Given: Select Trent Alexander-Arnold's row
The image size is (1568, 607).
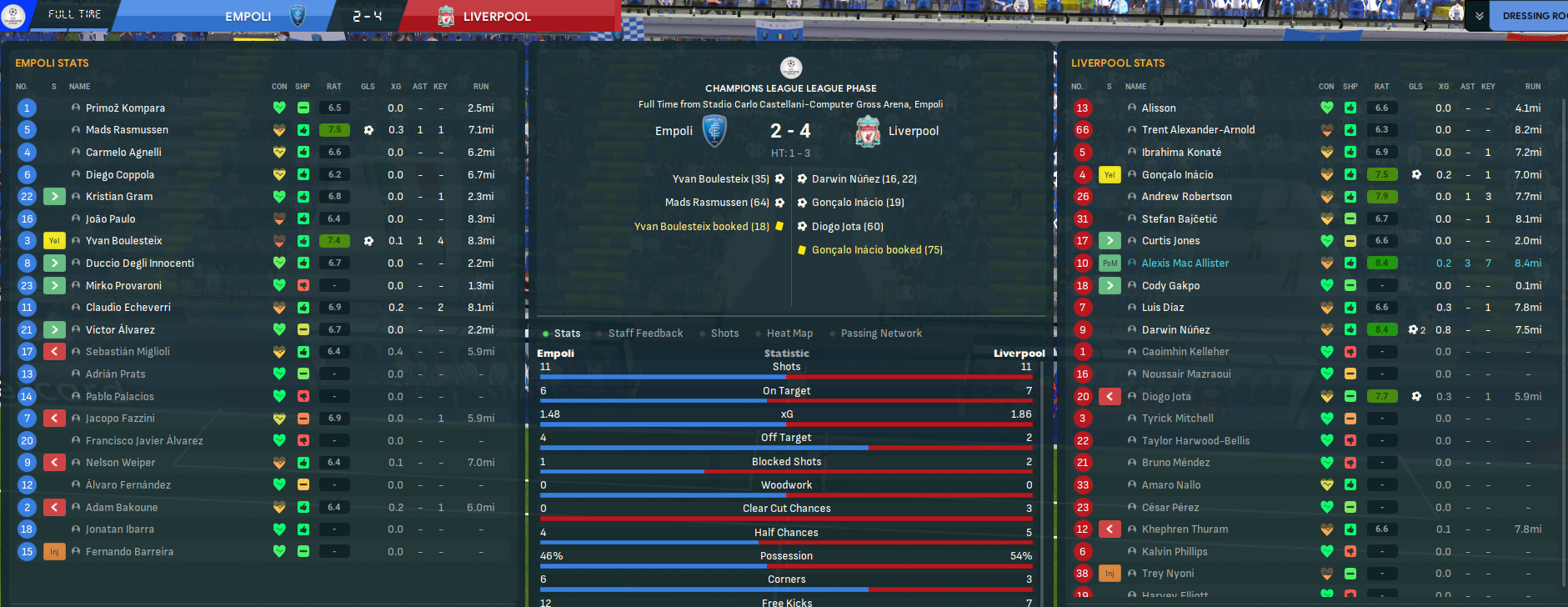Looking at the screenshot, I should [x=1198, y=130].
